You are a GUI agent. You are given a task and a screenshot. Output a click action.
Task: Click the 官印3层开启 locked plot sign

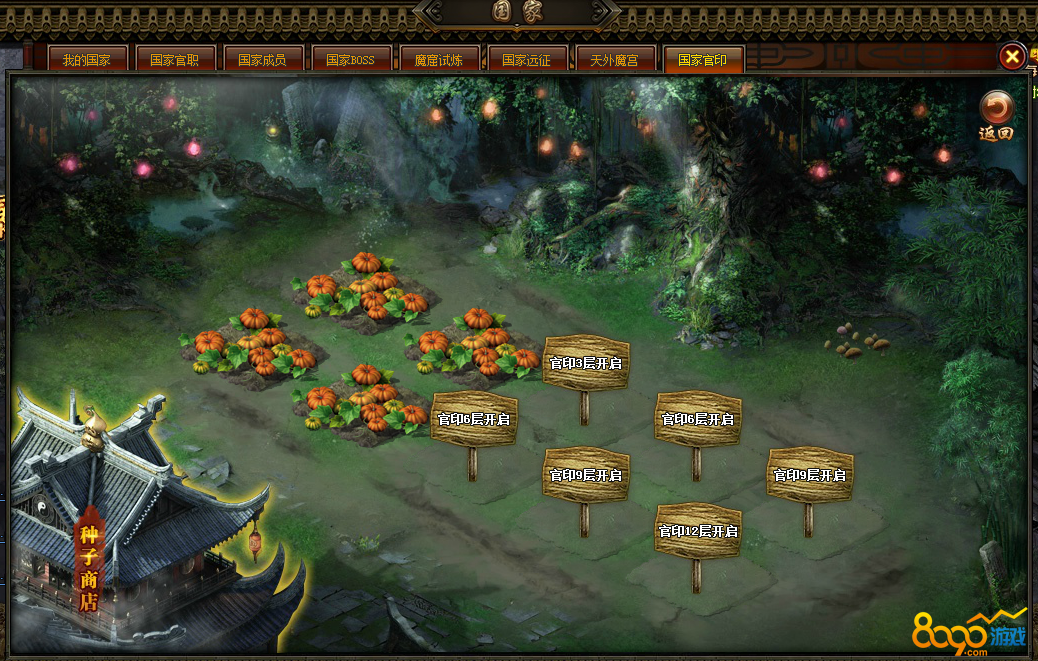(586, 363)
